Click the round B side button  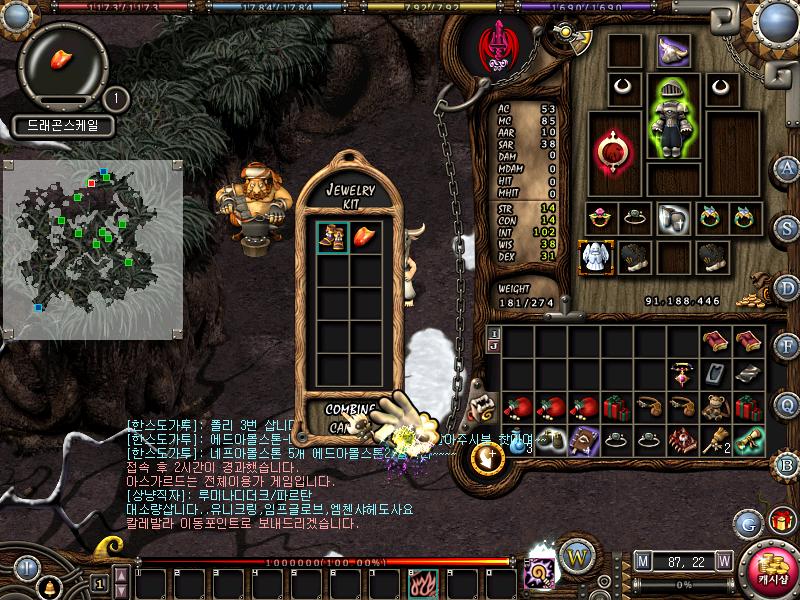point(788,464)
